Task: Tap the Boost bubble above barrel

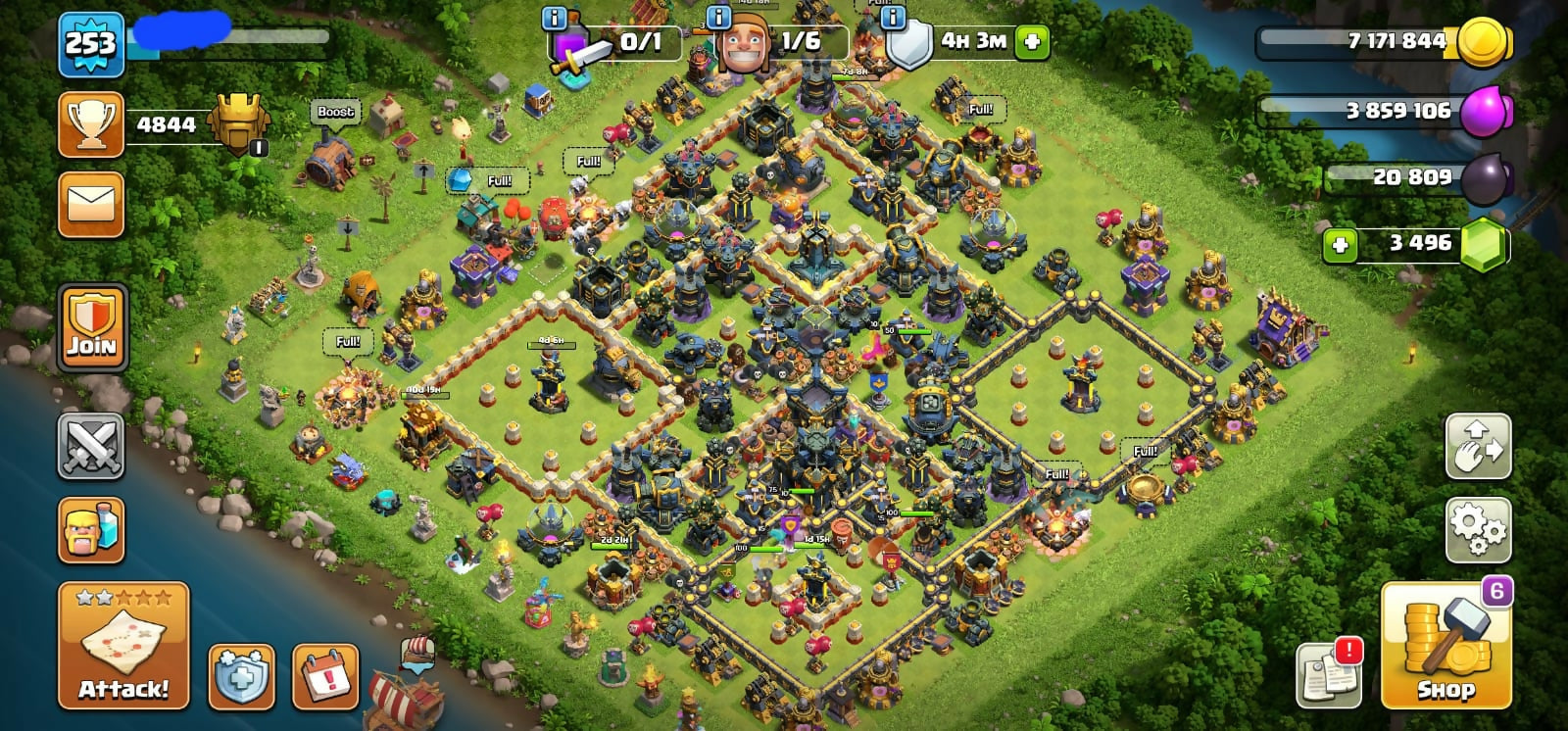Action: click(335, 112)
